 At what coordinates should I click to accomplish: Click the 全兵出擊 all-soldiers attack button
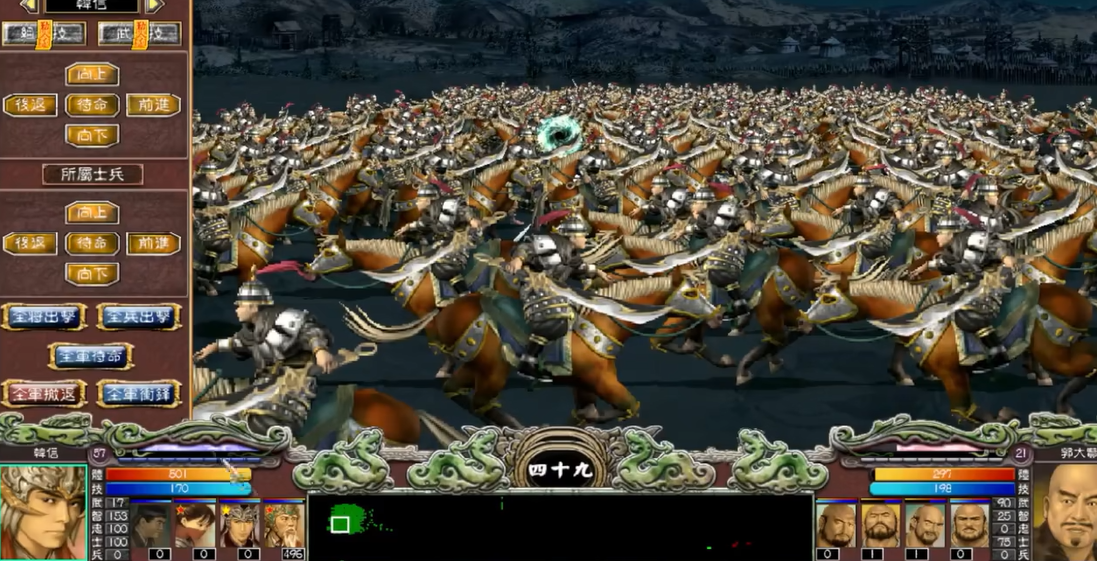pos(138,318)
